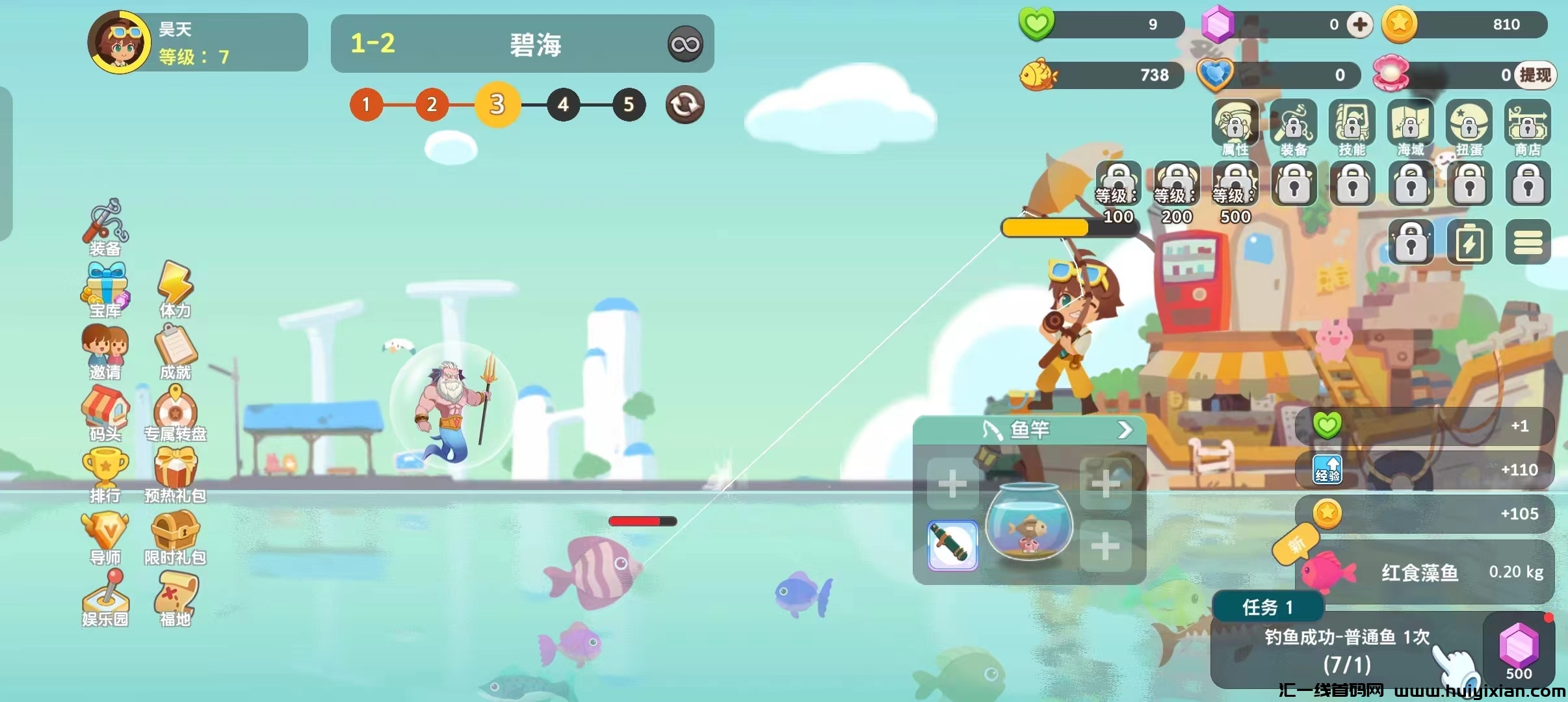Open the 邀请 invite friends icon
This screenshot has width=1568, height=702.
[105, 351]
